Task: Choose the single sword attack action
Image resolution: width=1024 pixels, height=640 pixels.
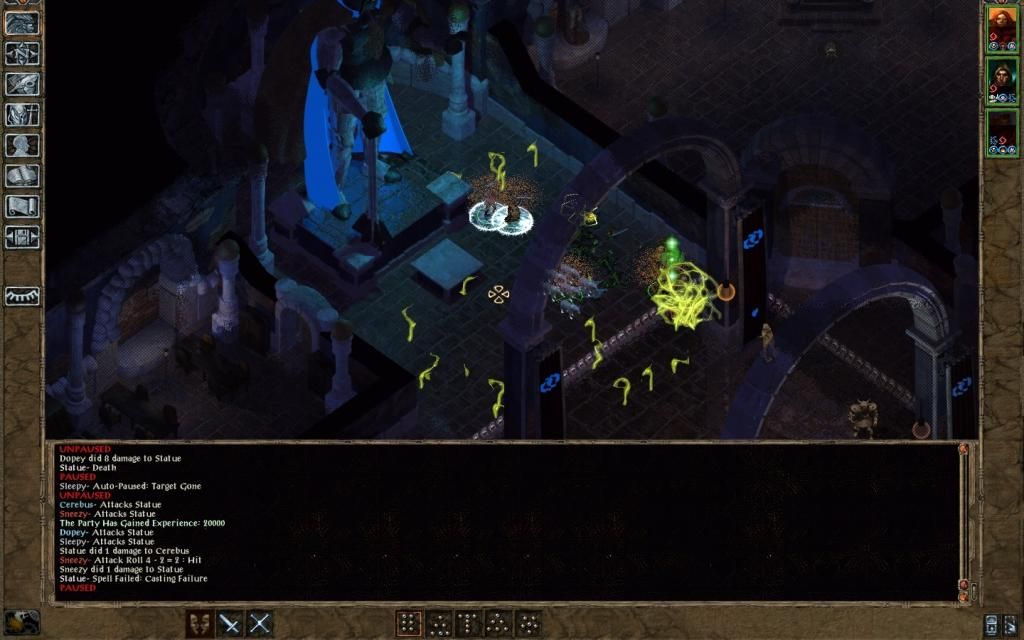Action: [x=230, y=623]
